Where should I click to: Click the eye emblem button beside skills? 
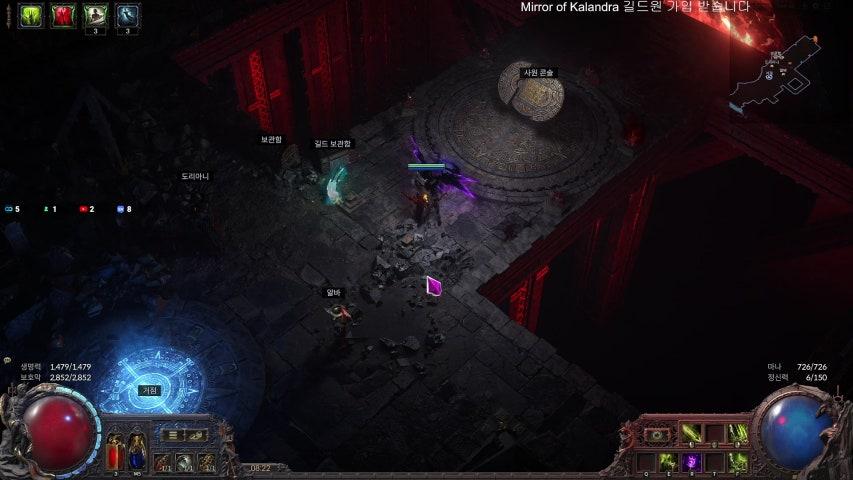click(x=656, y=435)
